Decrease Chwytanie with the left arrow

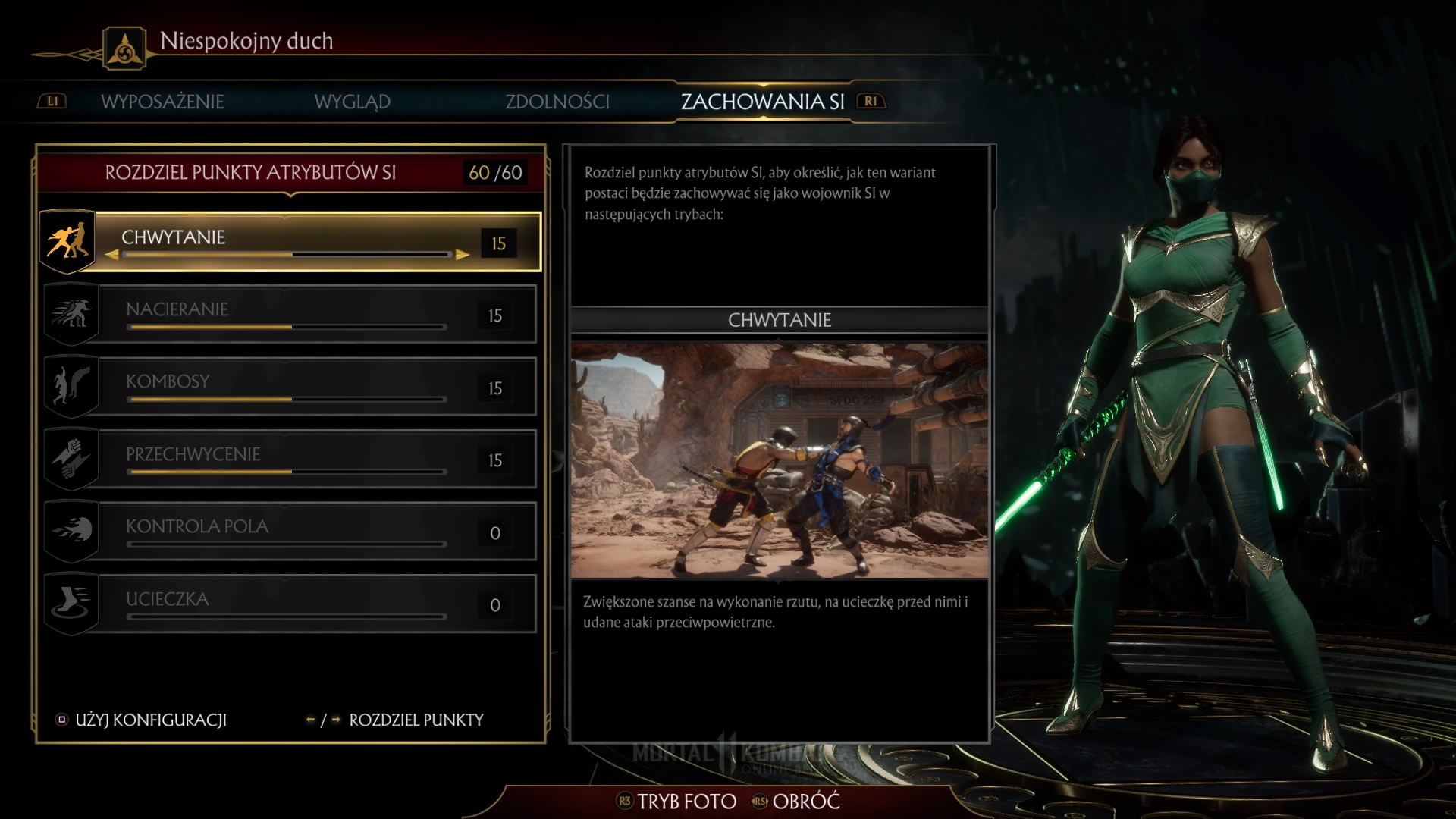pos(112,255)
